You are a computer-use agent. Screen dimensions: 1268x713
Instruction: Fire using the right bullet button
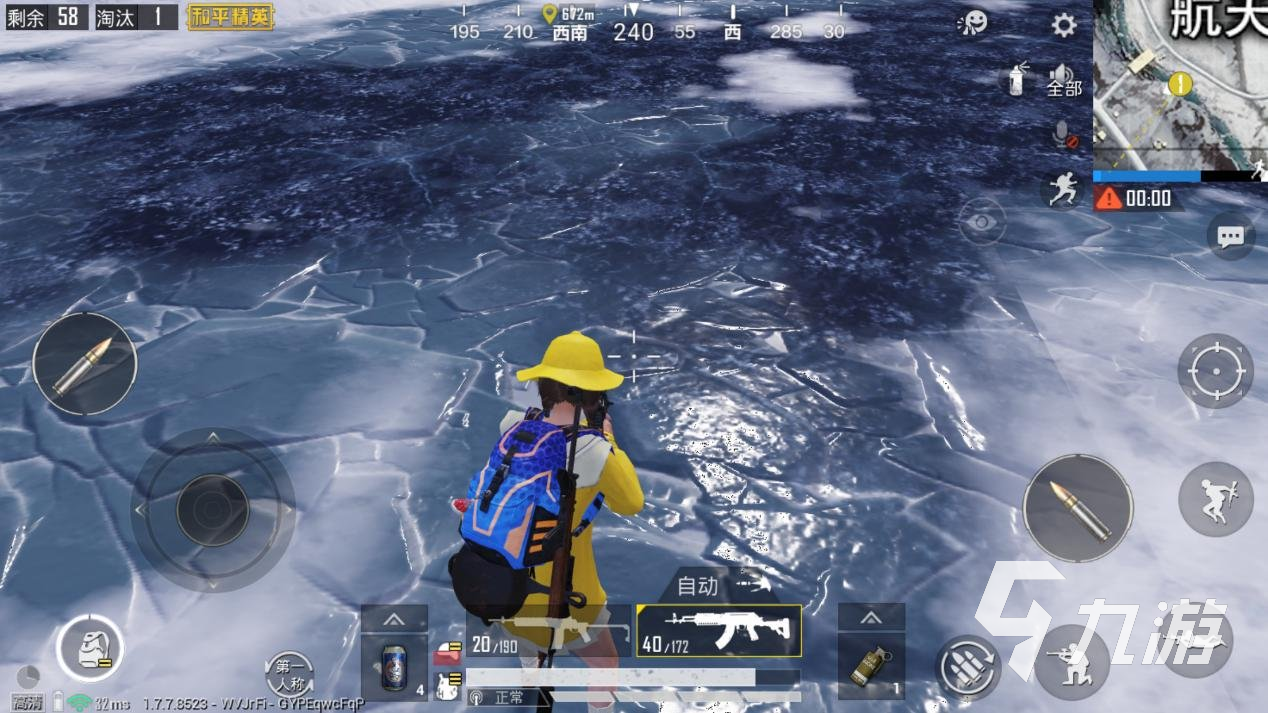1078,508
